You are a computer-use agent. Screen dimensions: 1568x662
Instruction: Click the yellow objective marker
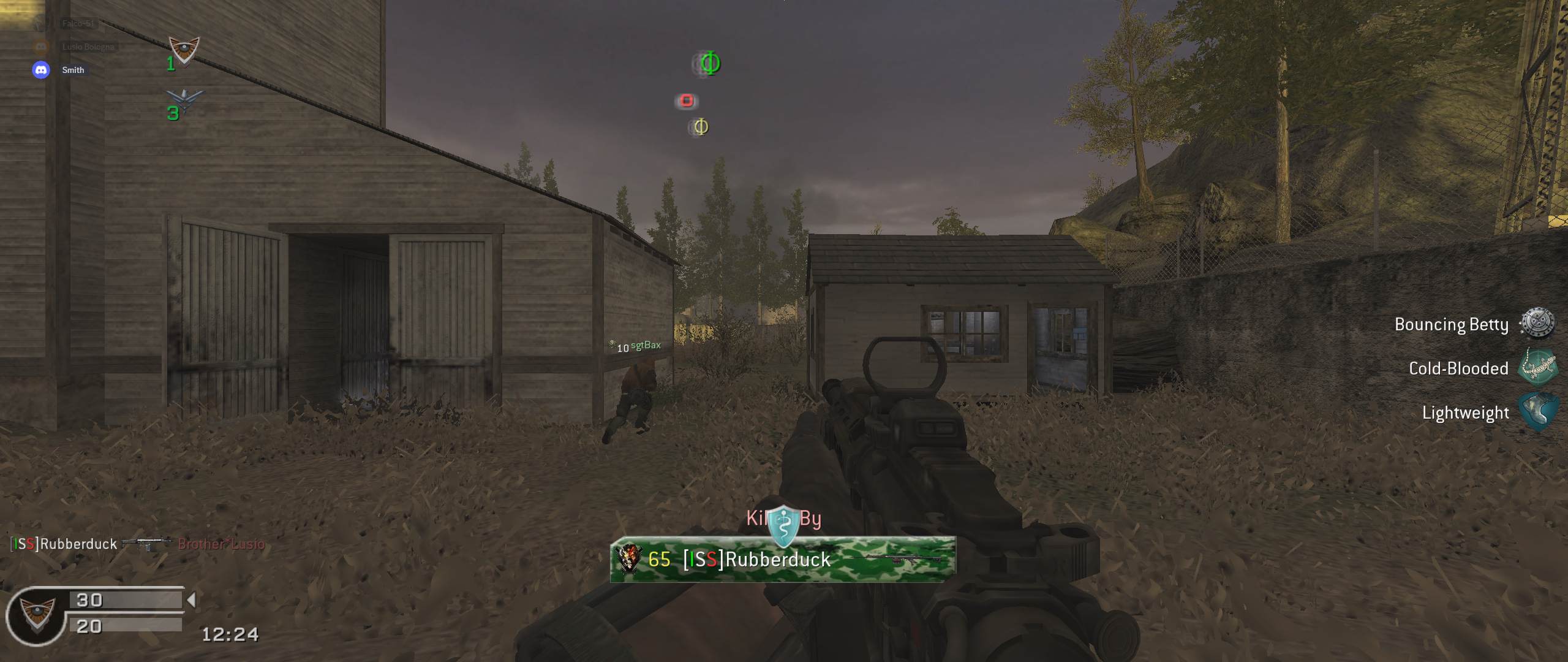tap(701, 127)
